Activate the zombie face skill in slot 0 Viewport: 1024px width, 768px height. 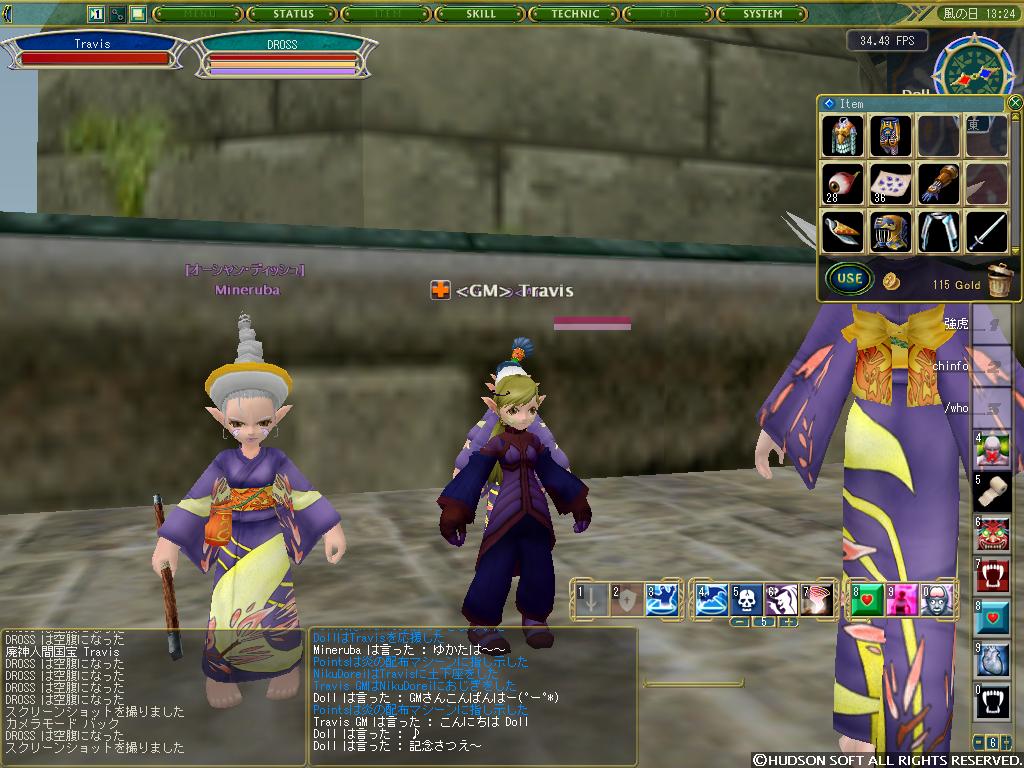[933, 599]
